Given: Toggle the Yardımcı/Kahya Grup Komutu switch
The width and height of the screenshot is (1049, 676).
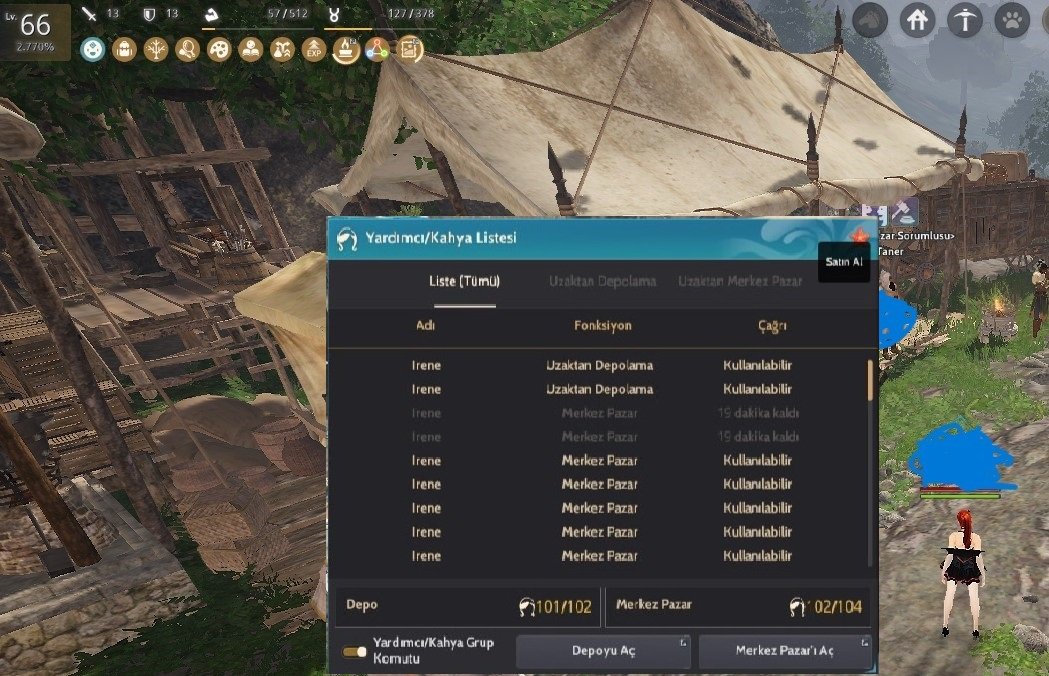Looking at the screenshot, I should coord(354,651).
